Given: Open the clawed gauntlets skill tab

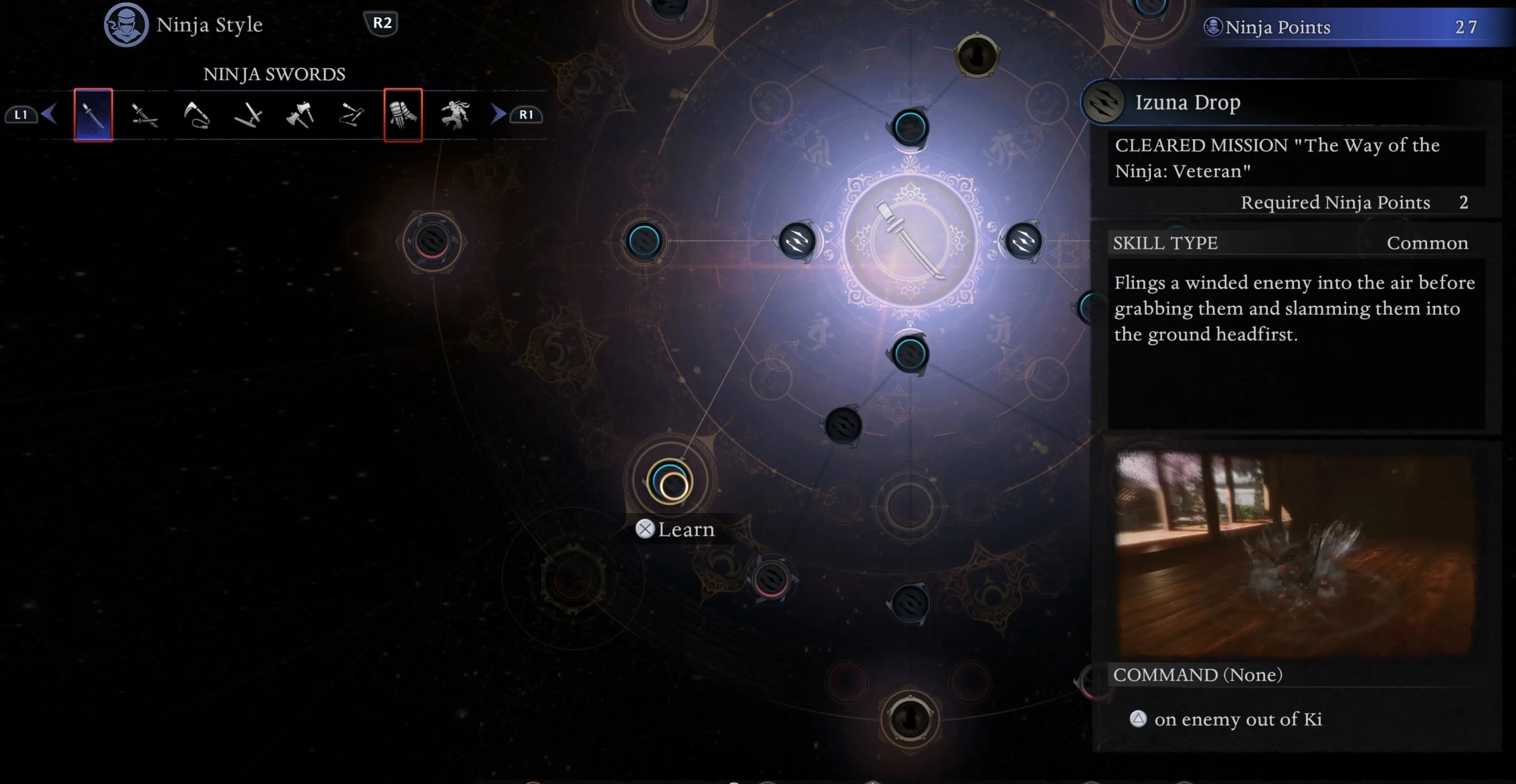Looking at the screenshot, I should pyautogui.click(x=403, y=115).
